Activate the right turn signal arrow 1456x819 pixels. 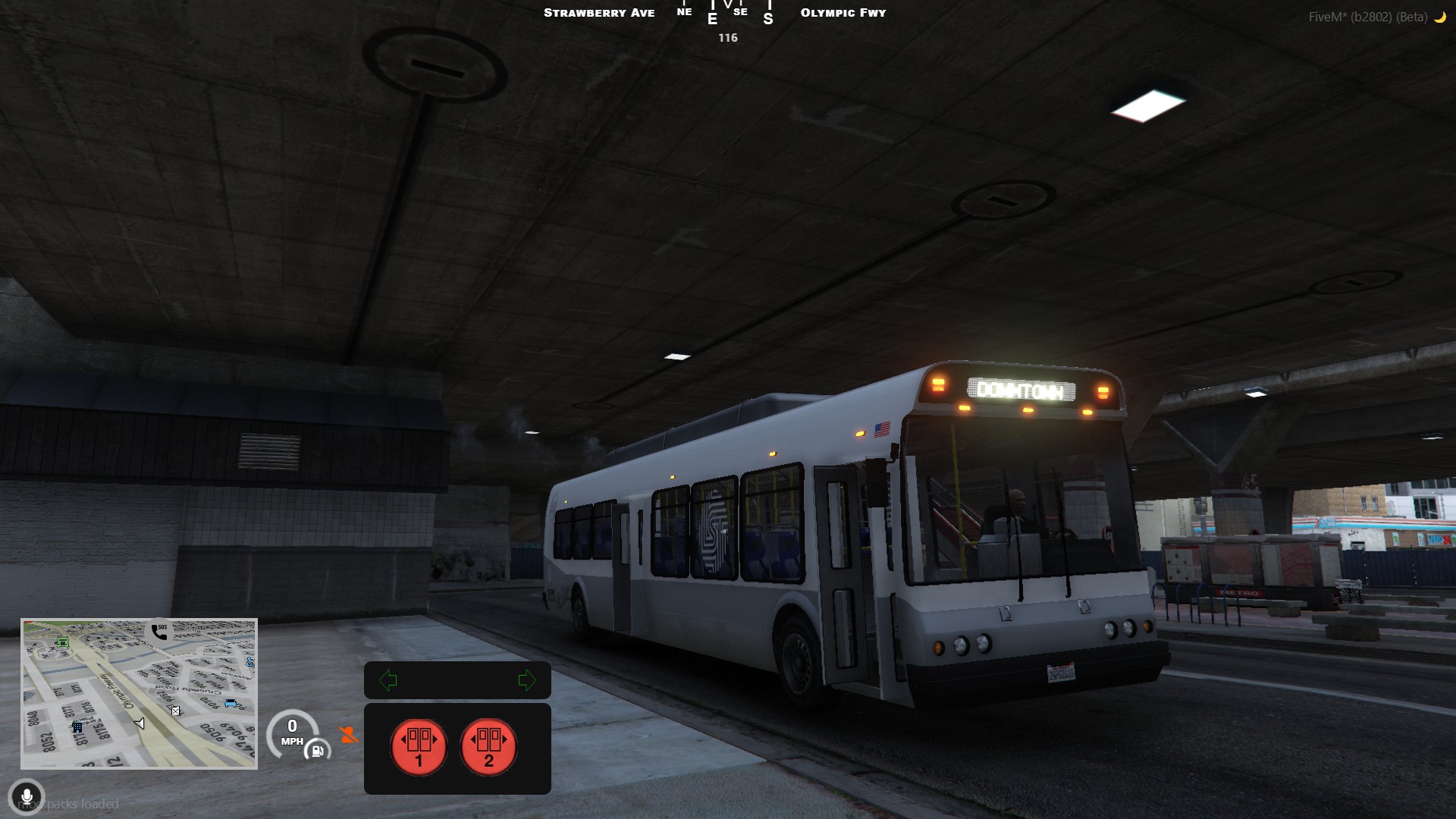(529, 680)
